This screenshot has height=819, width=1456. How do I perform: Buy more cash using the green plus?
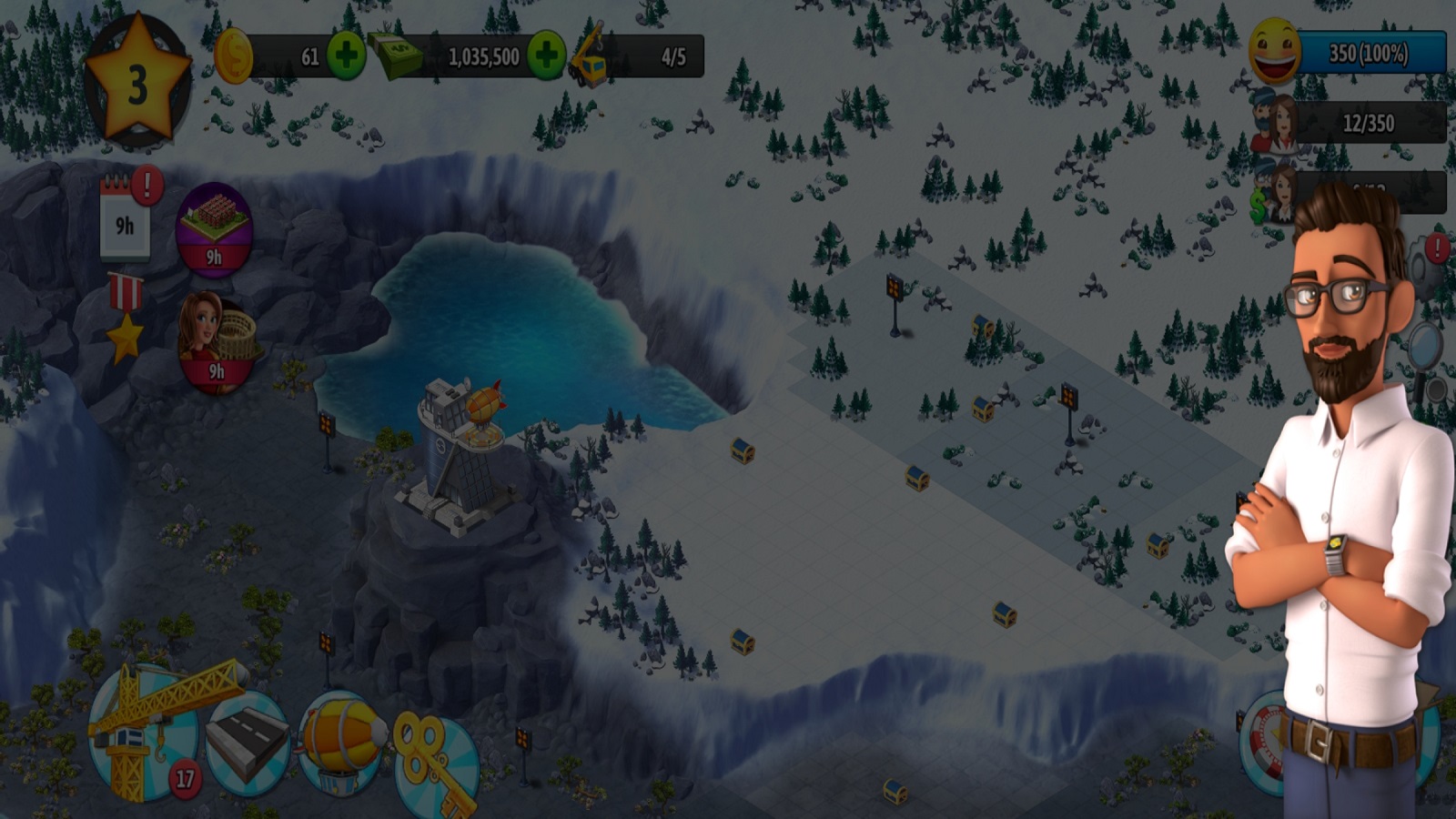coord(546,56)
